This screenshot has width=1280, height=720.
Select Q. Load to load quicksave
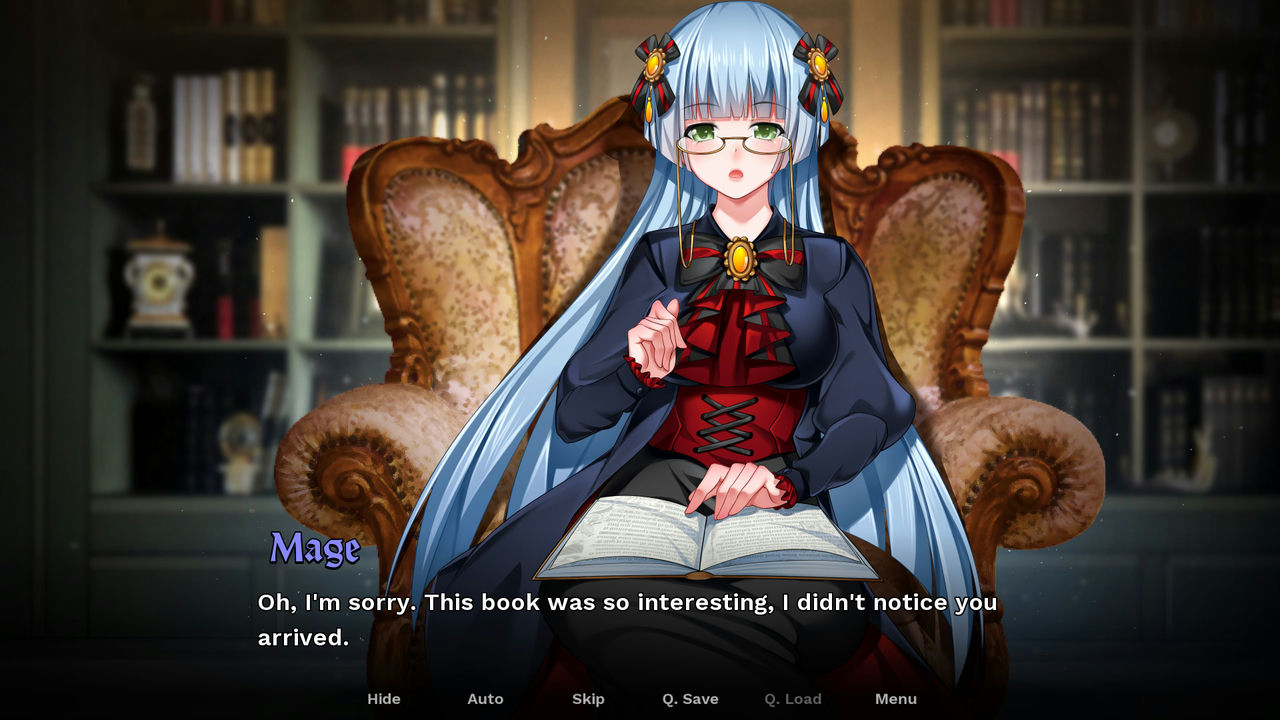point(792,699)
